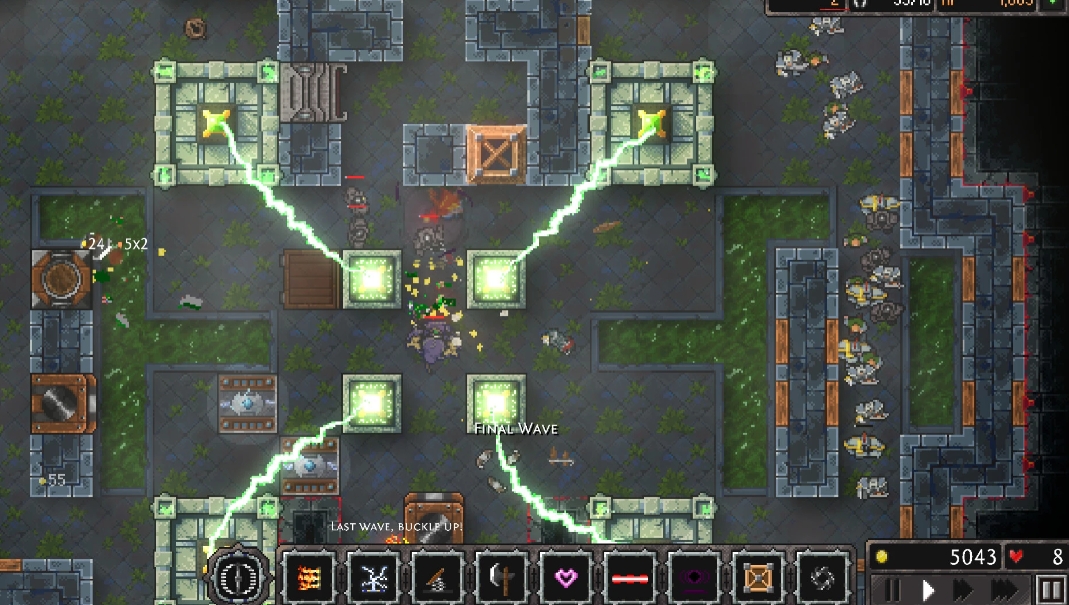Select the swirling vortex trap icon
This screenshot has height=605, width=1069.
(x=821, y=577)
